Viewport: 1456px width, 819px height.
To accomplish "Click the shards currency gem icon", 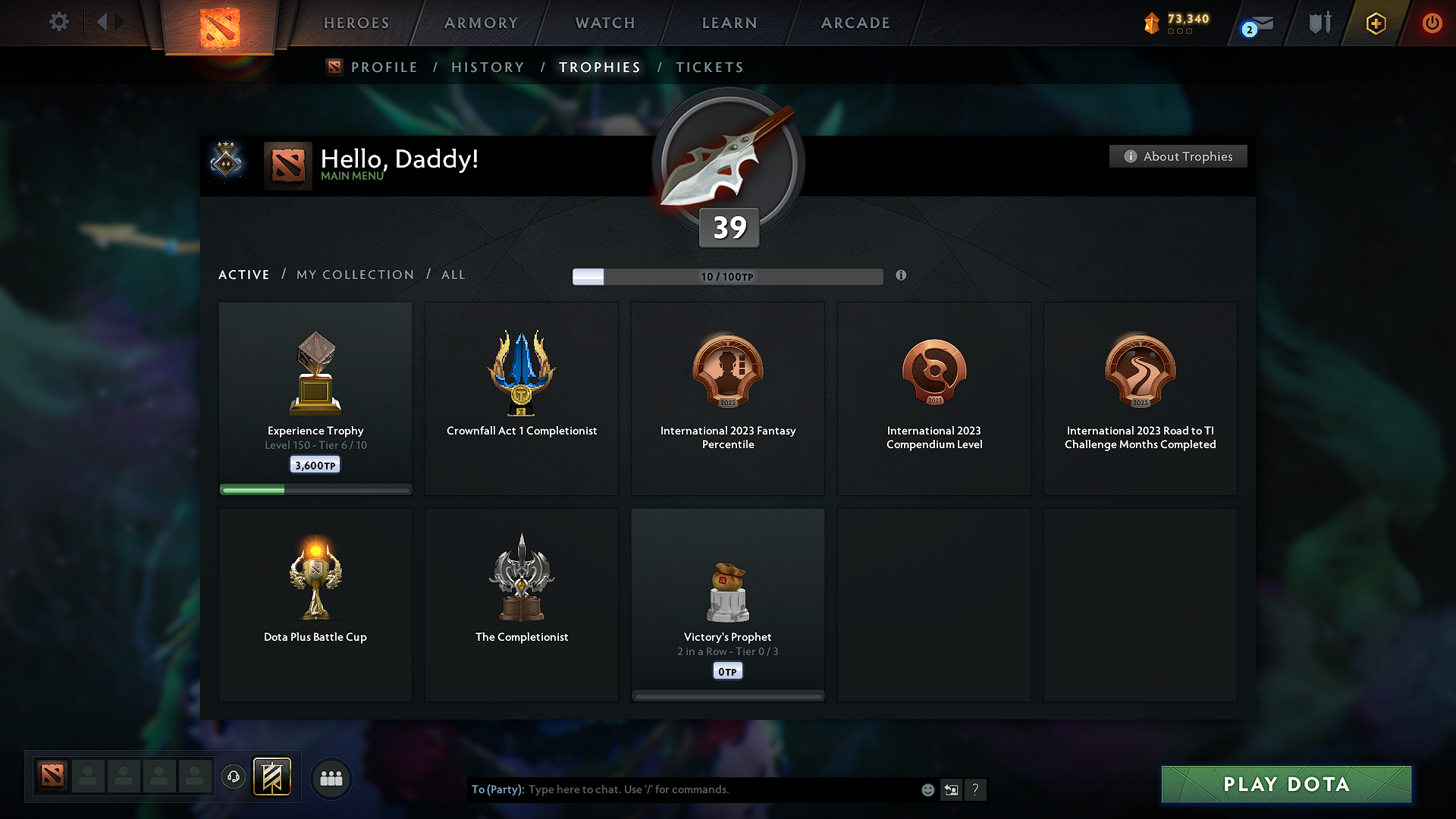I will 1153,22.
